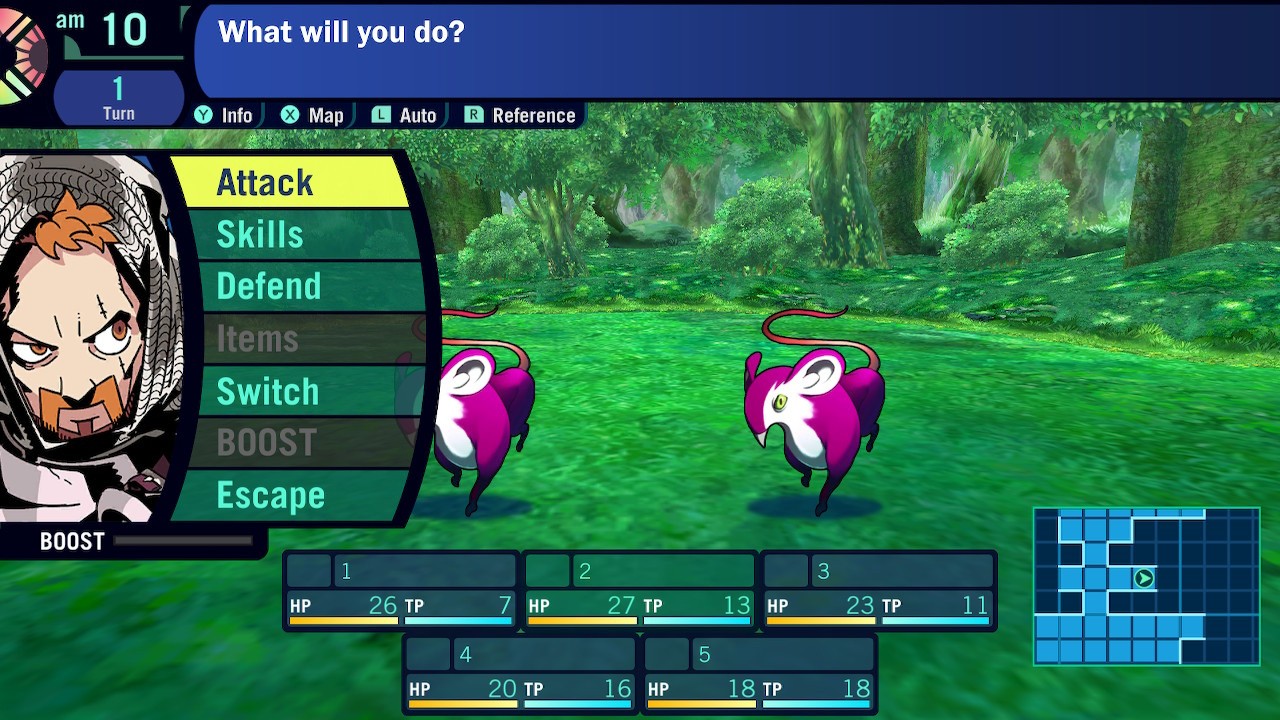Choose the Switch command
The width and height of the screenshot is (1280, 720).
click(290, 391)
